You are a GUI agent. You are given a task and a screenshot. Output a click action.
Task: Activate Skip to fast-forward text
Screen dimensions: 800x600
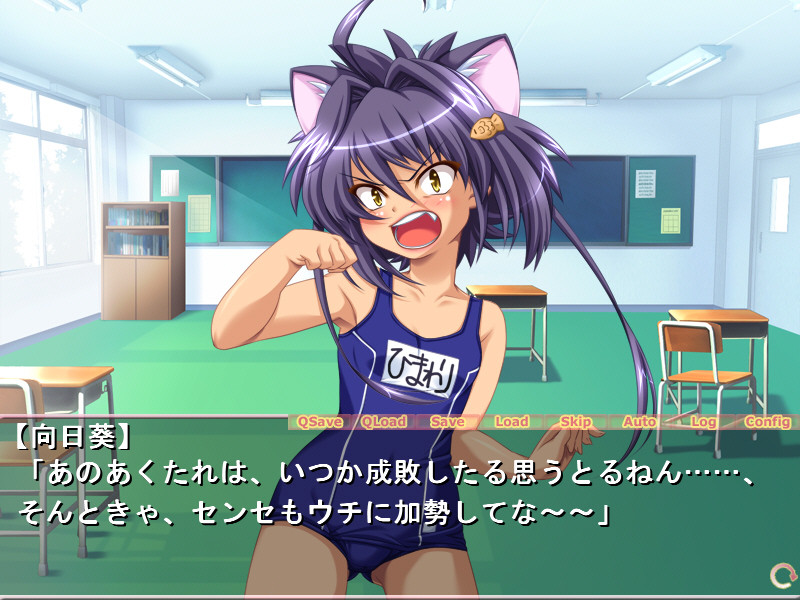point(575,421)
